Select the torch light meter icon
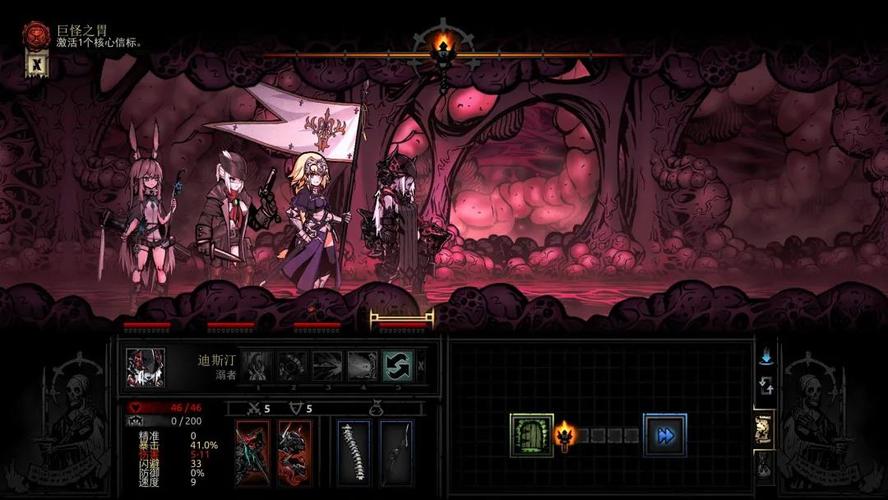Image resolution: width=888 pixels, height=500 pixels. (444, 45)
